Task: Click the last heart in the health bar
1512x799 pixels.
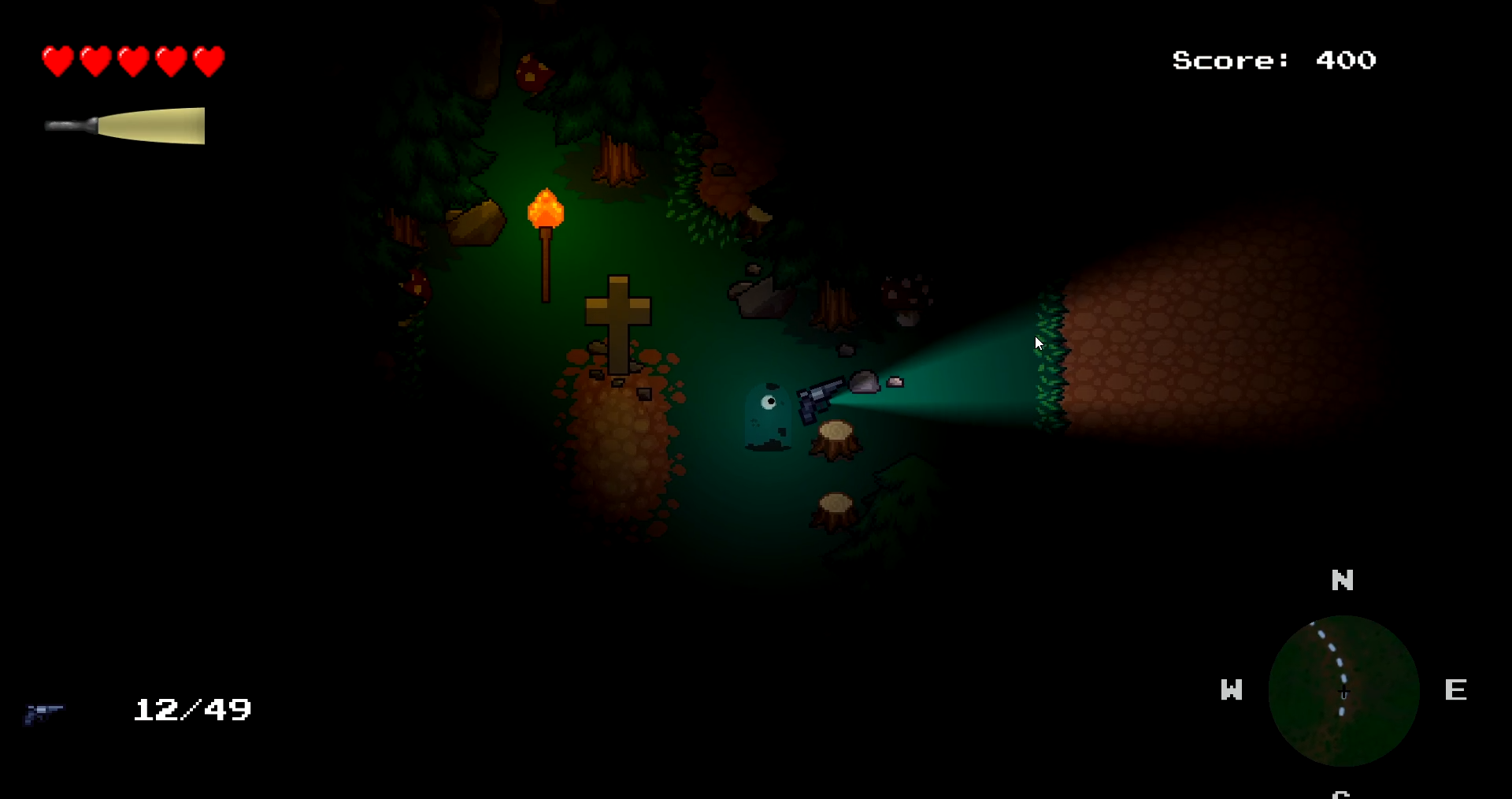Action: [x=209, y=60]
